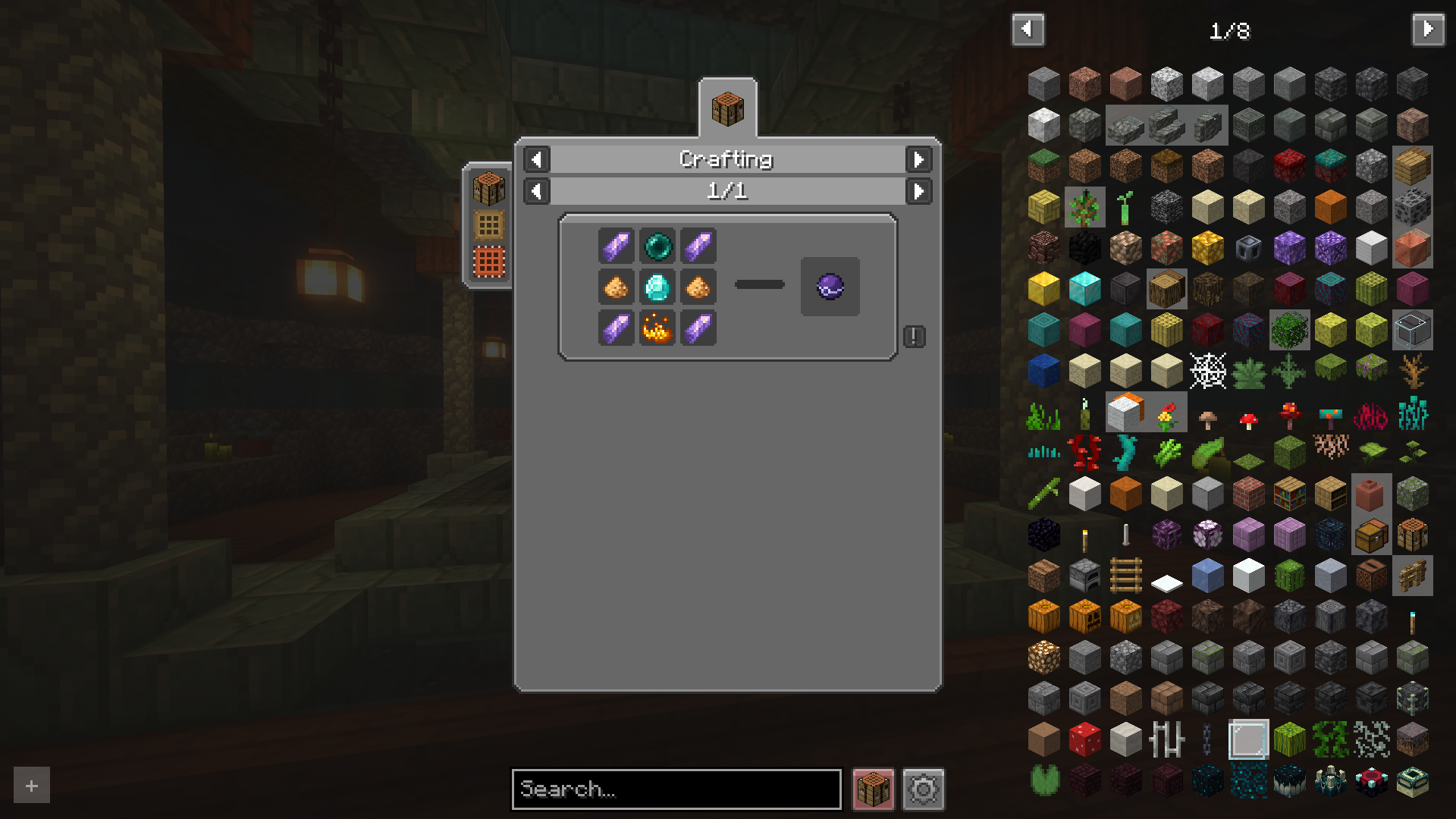Viewport: 1456px width, 819px height.
Task: Select the ladder in the item list
Action: [x=1125, y=576]
